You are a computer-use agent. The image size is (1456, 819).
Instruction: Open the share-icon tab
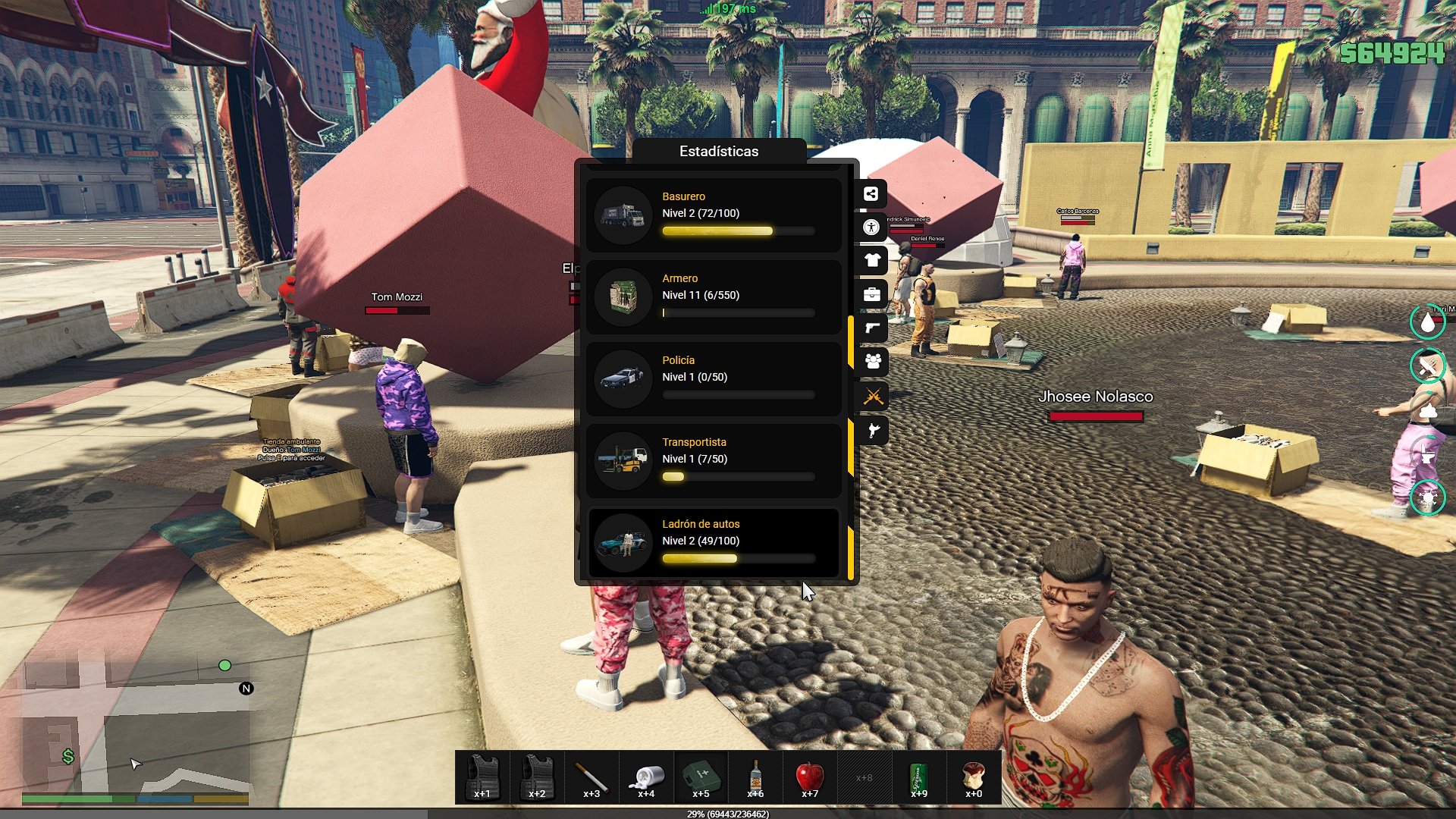(x=871, y=194)
